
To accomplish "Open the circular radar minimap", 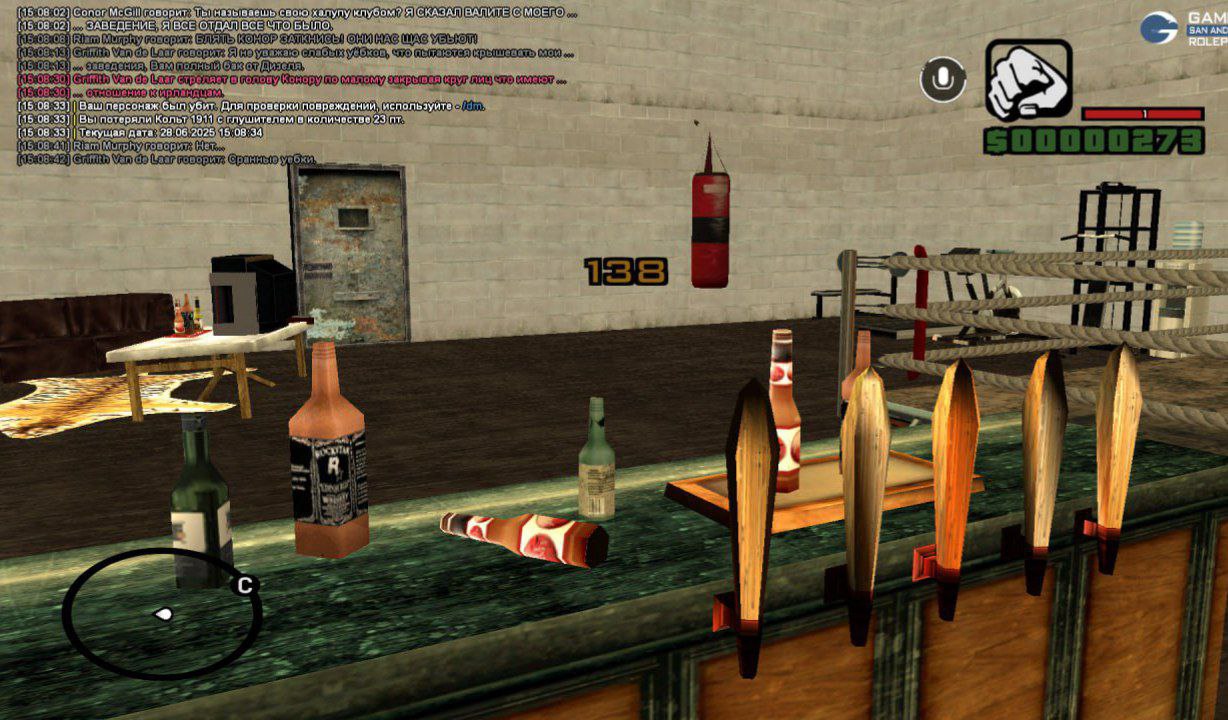I will coord(160,613).
